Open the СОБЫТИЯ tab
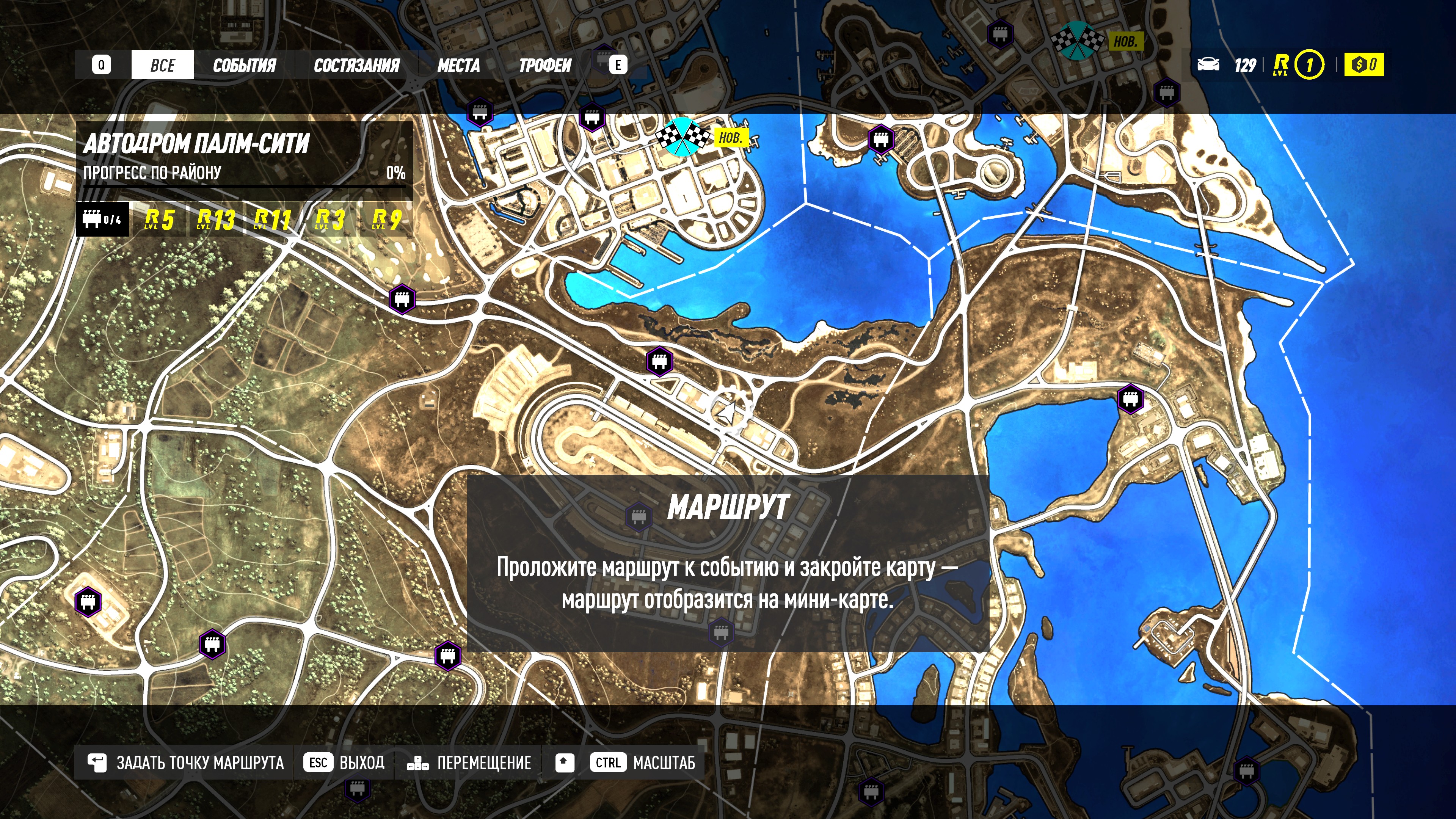The height and width of the screenshot is (819, 1456). [244, 65]
